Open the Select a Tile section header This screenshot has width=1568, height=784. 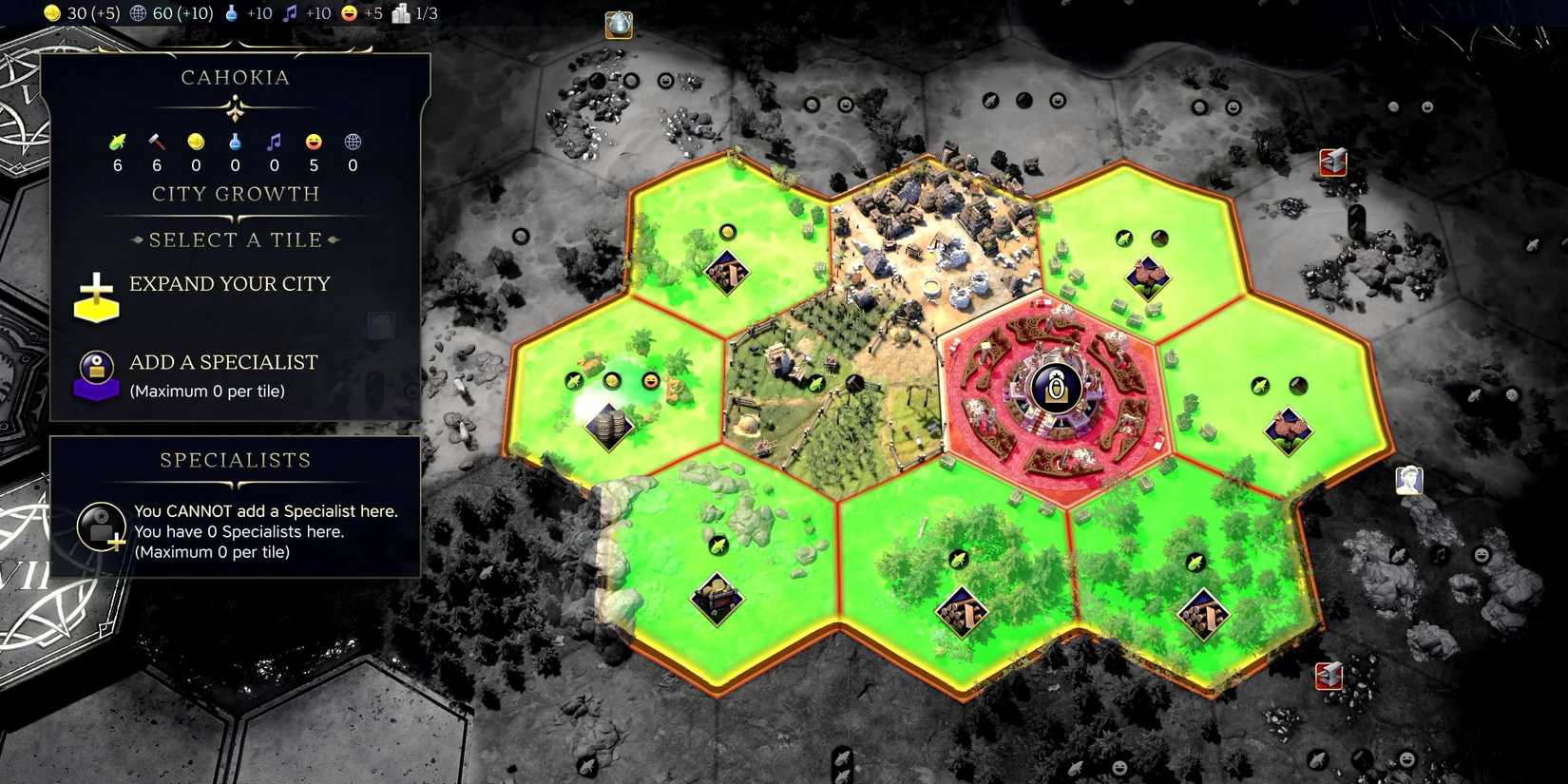[235, 239]
